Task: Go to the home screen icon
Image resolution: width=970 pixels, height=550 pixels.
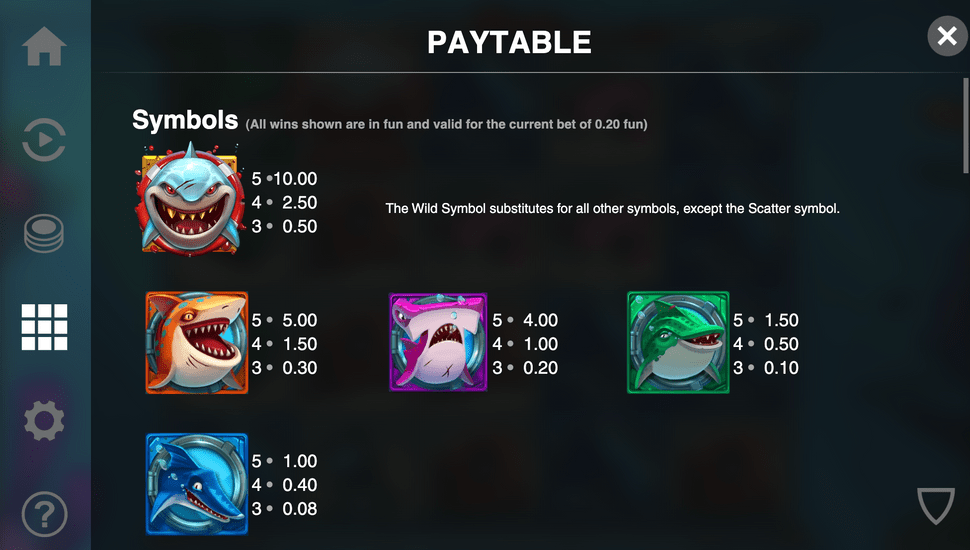Action: coord(45,47)
